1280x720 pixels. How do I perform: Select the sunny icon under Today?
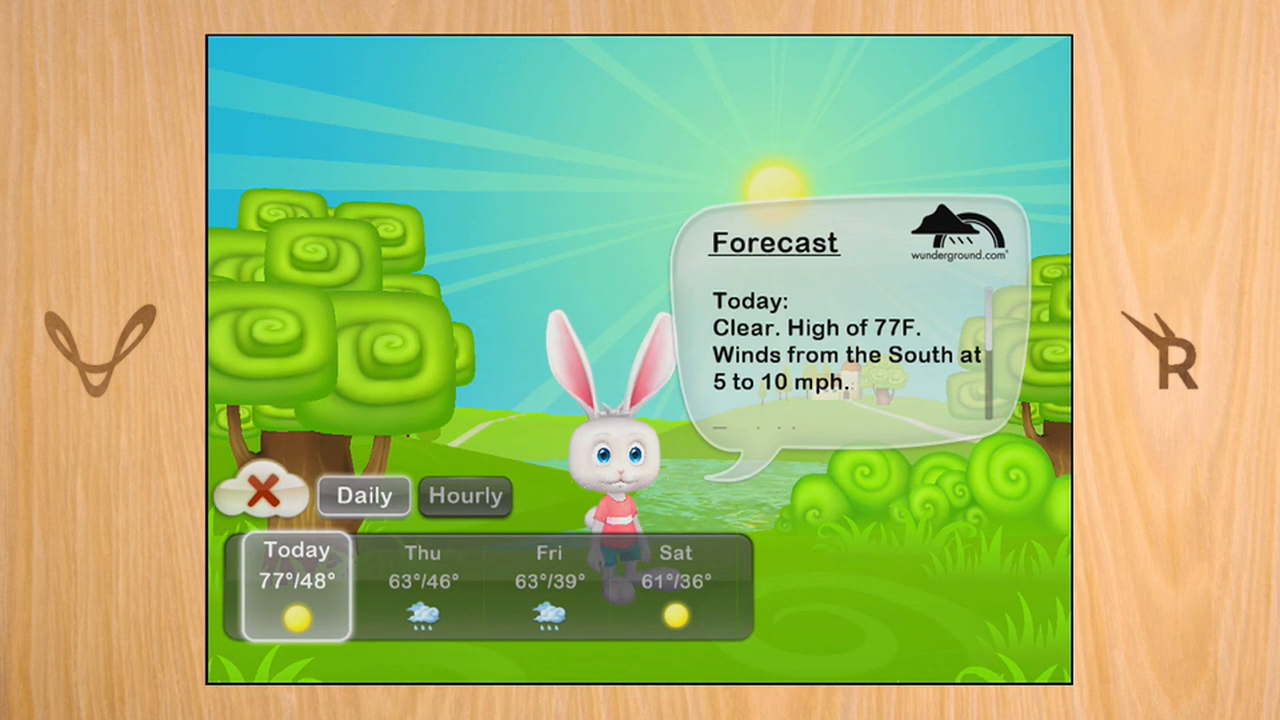(x=297, y=618)
